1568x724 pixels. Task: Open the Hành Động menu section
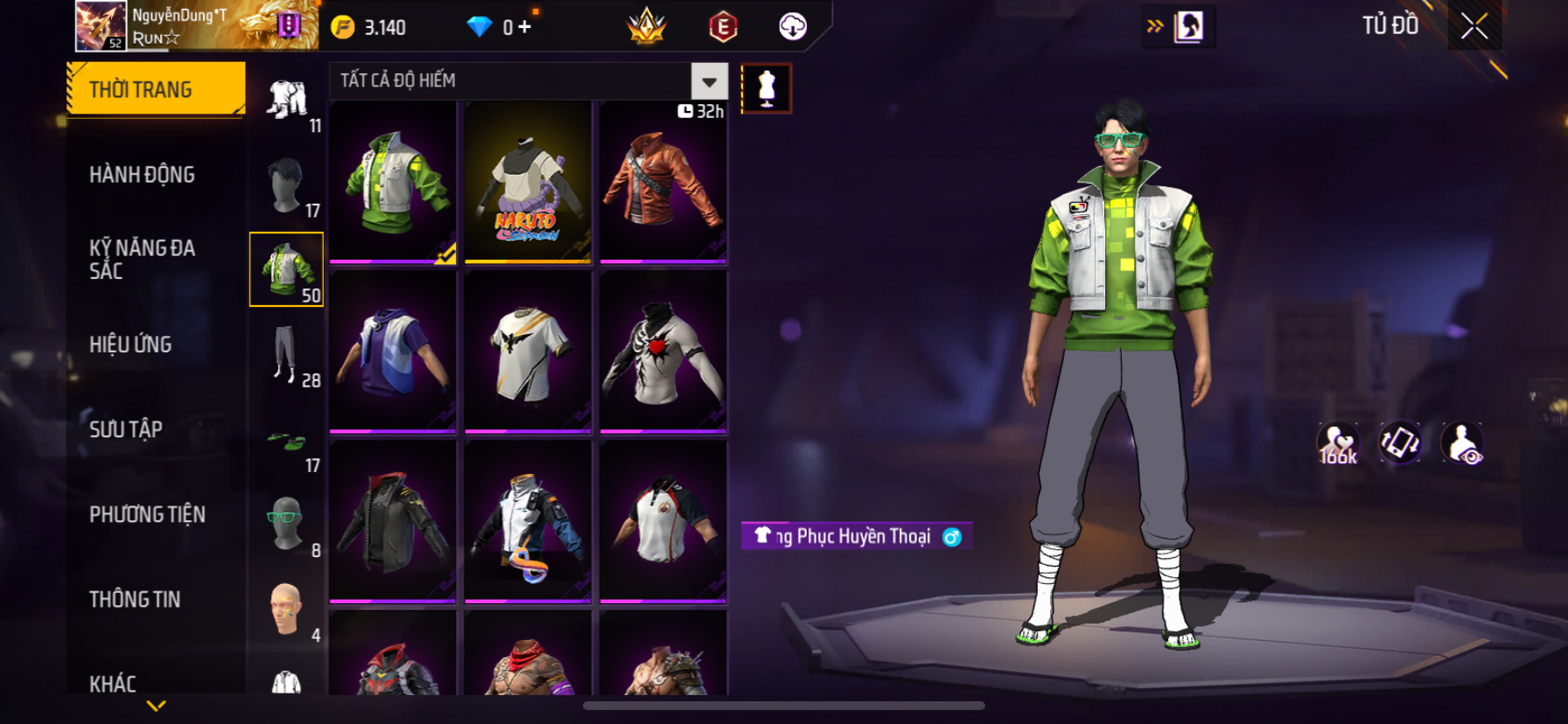coord(142,175)
